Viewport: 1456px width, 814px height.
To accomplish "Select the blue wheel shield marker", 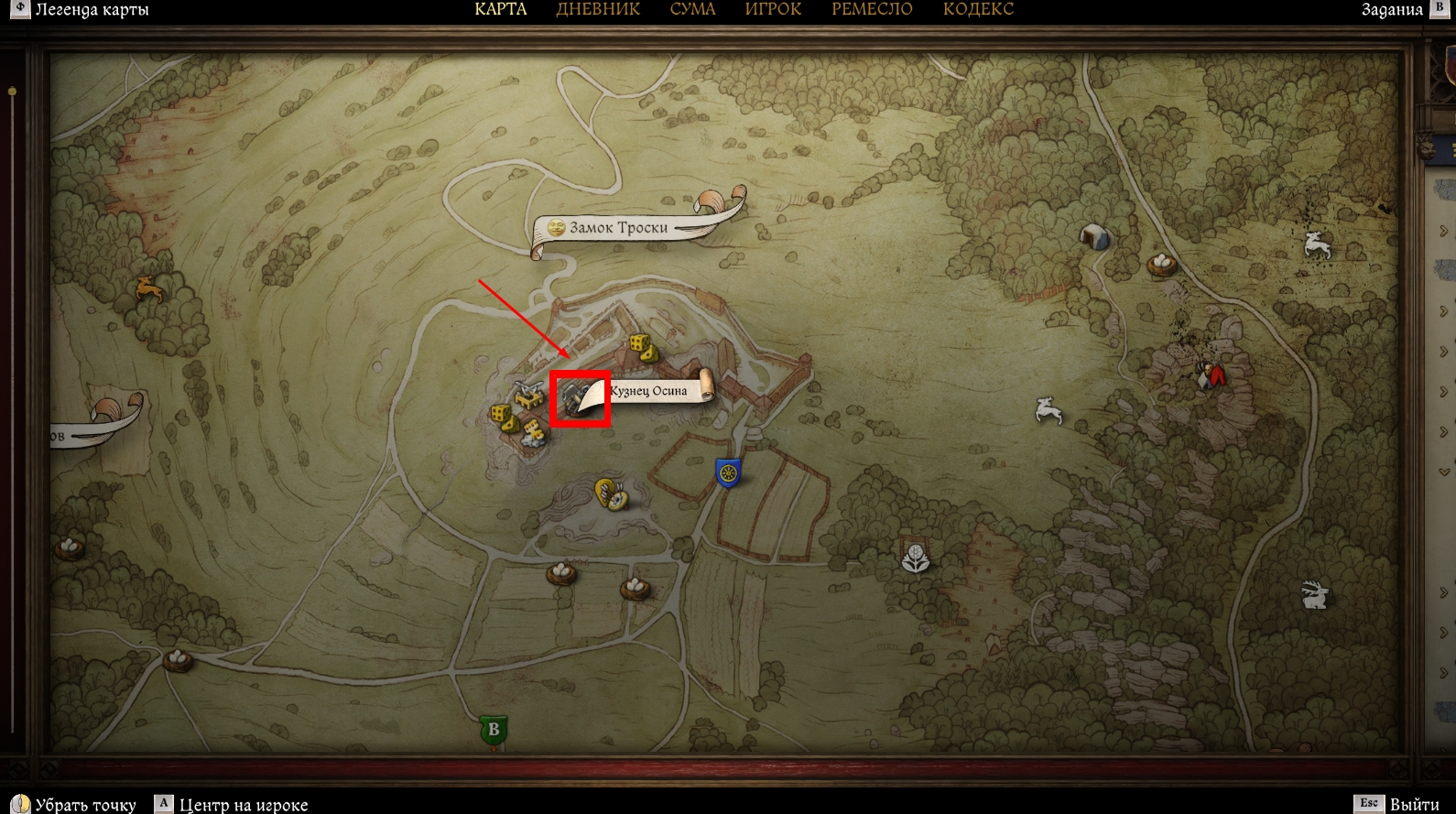I will tap(728, 472).
